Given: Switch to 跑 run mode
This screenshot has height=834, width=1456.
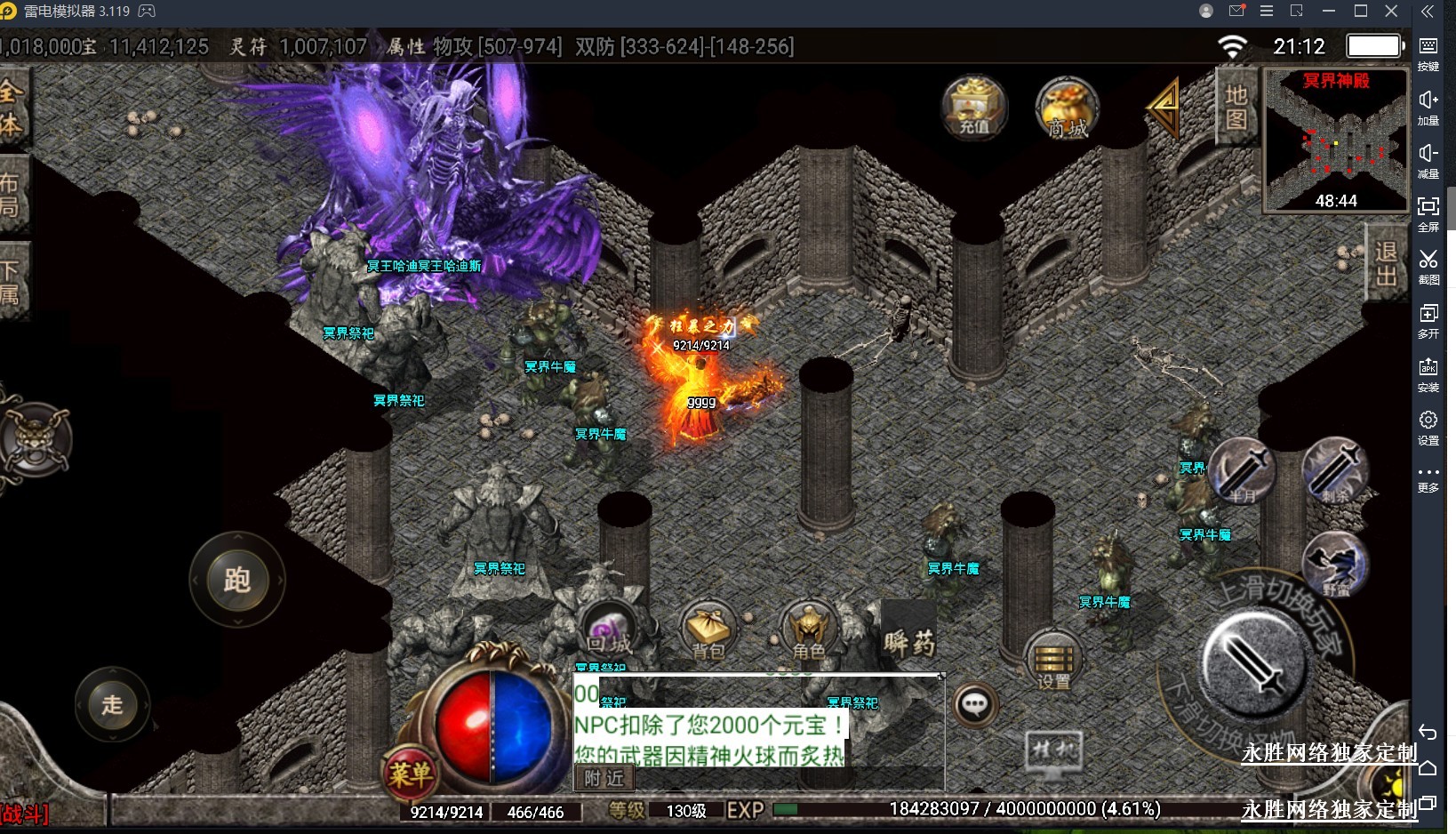Looking at the screenshot, I should point(237,581).
